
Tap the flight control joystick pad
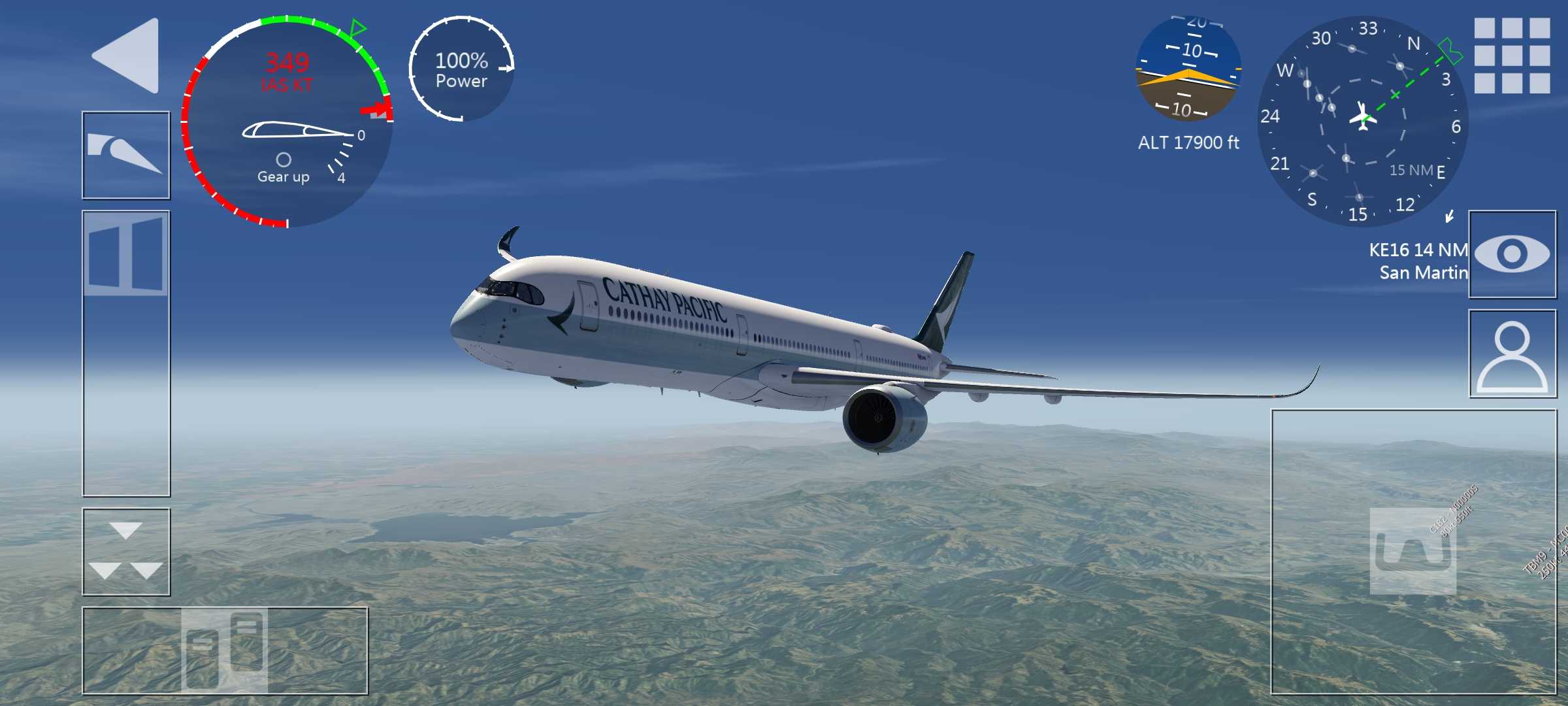pos(1413,551)
